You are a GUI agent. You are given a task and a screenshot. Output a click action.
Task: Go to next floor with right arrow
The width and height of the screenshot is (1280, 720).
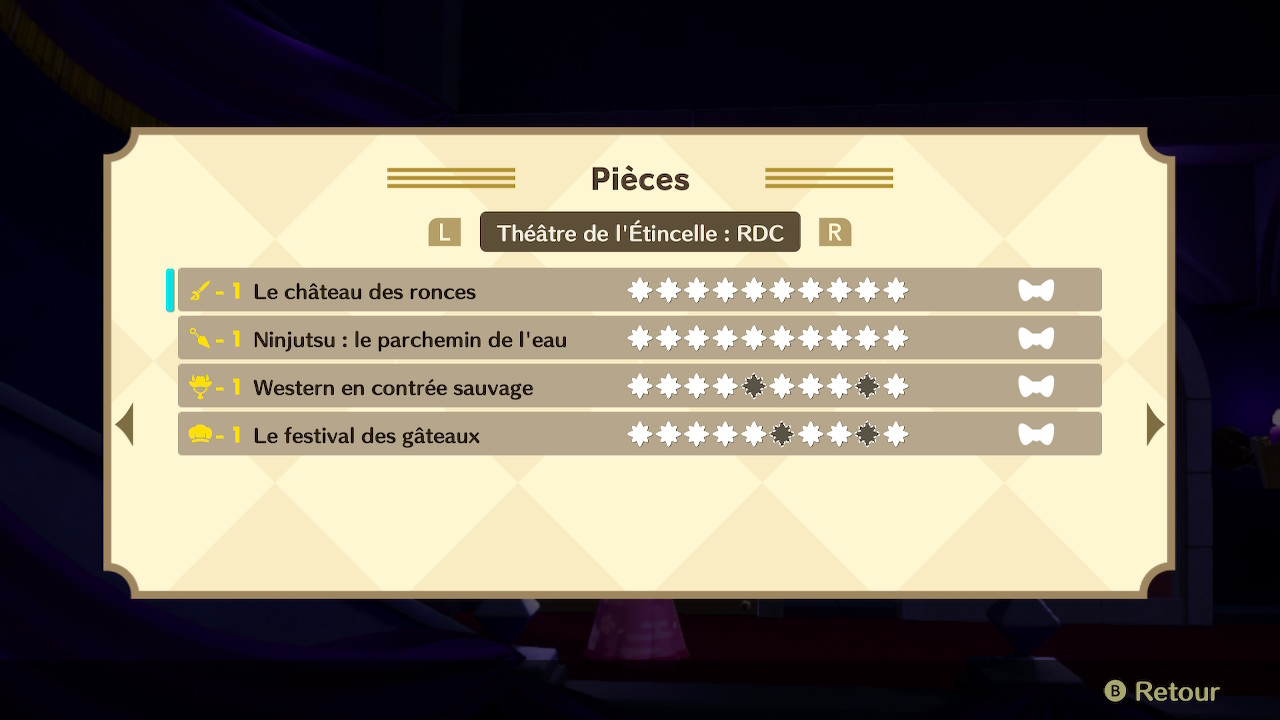click(1155, 425)
